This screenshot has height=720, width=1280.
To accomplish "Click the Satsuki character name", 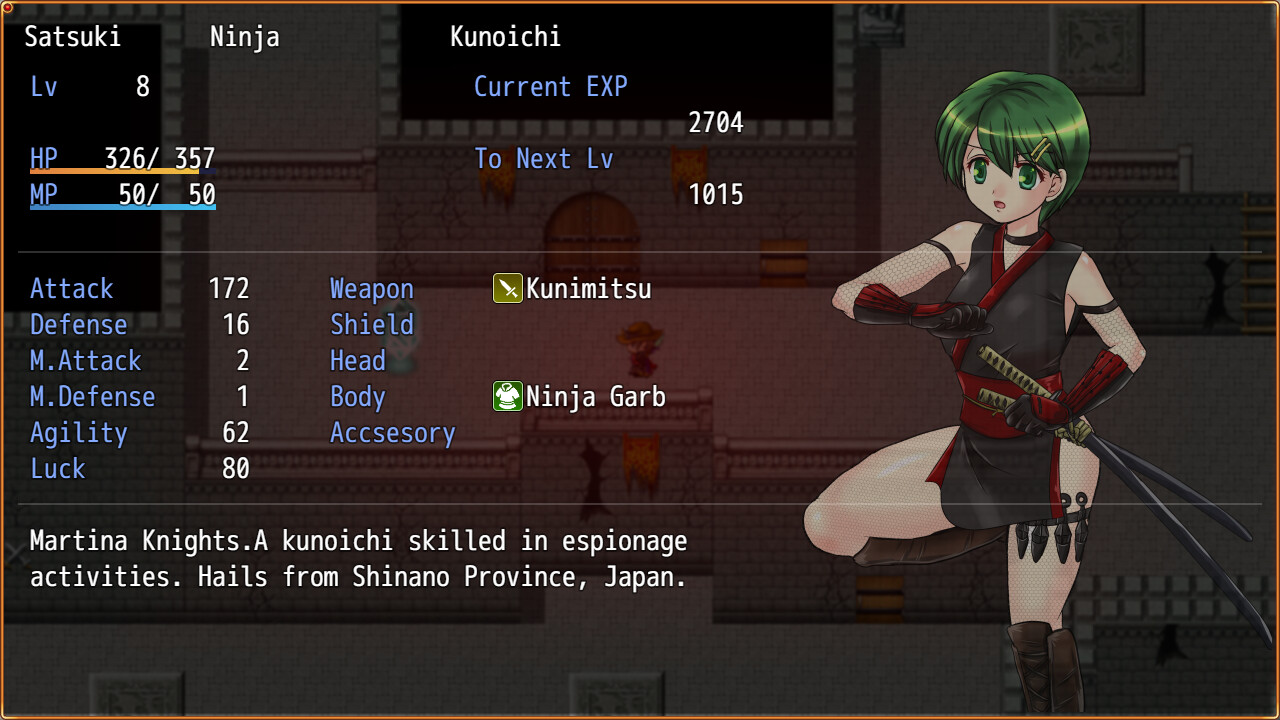I will 72,37.
